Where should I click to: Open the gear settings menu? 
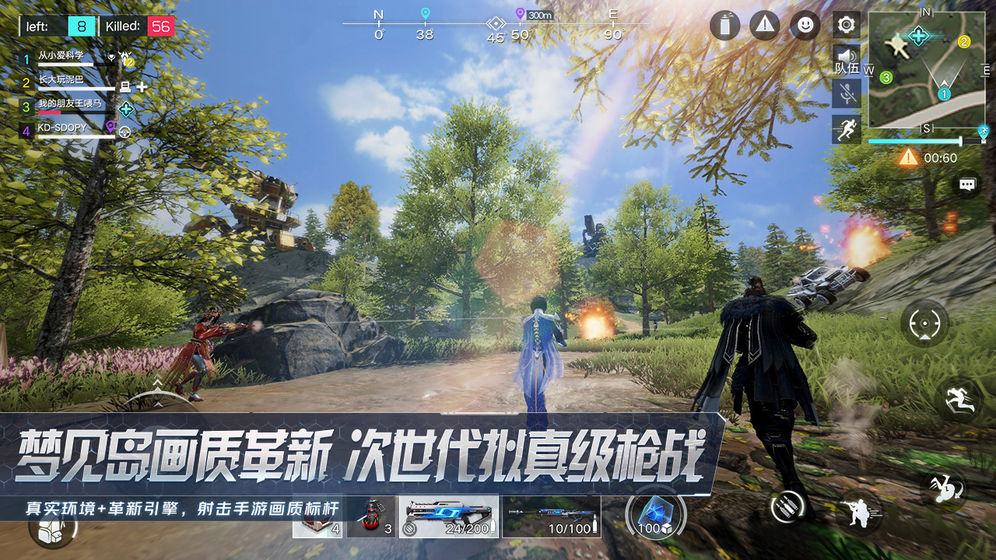[x=846, y=24]
